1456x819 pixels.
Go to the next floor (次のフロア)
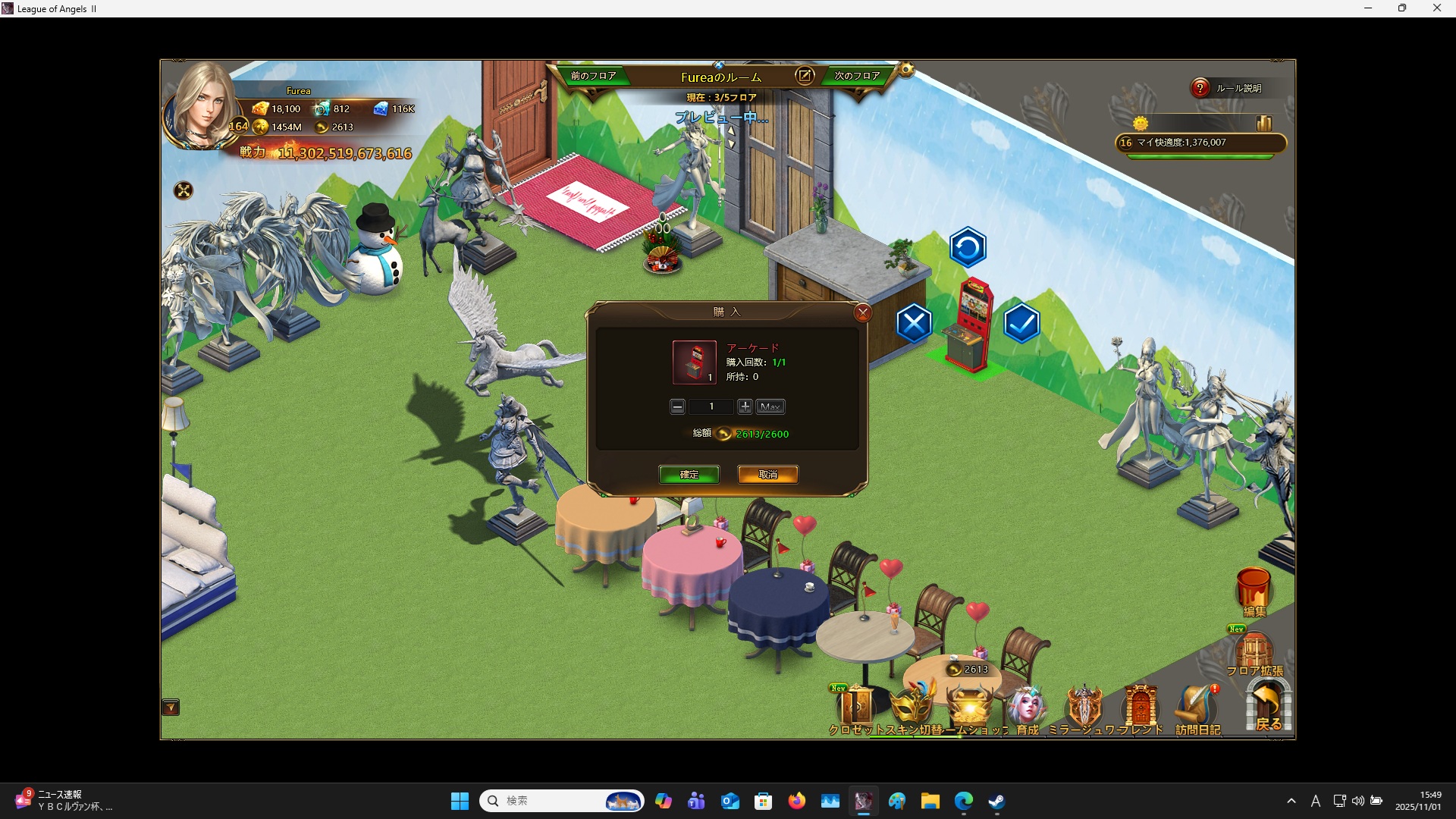click(x=857, y=76)
